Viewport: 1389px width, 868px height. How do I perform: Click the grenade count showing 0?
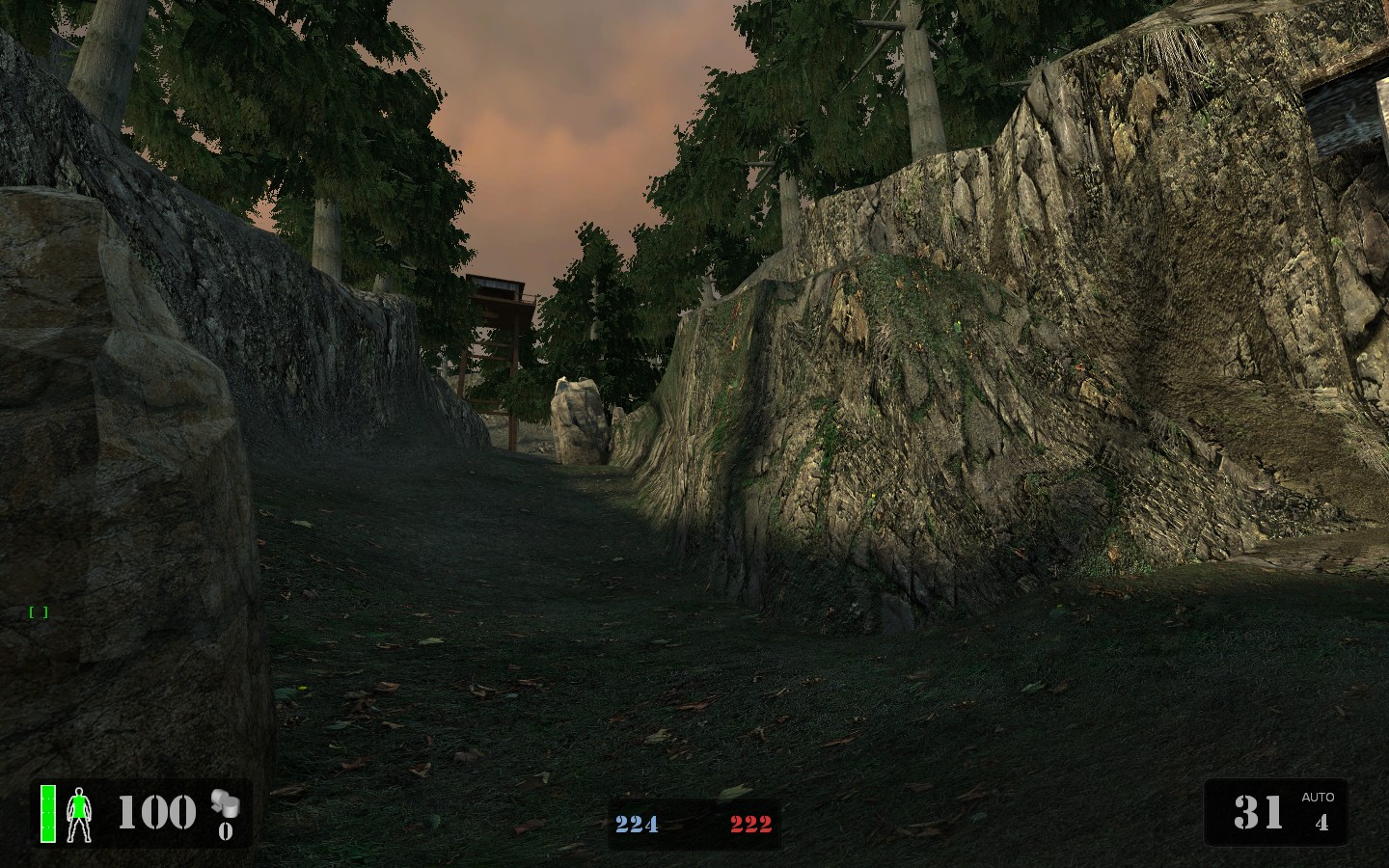click(228, 830)
